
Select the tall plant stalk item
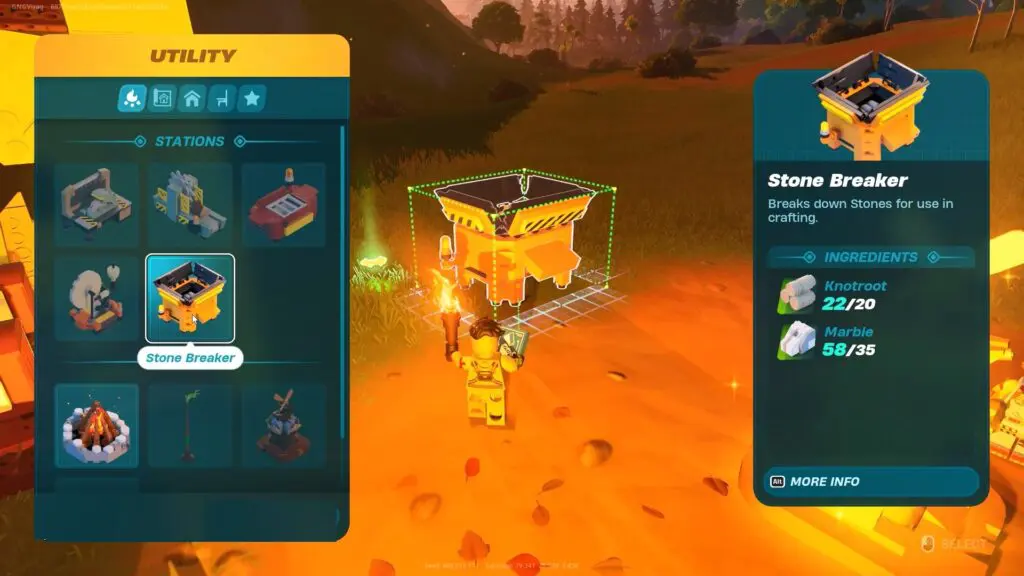[x=190, y=425]
